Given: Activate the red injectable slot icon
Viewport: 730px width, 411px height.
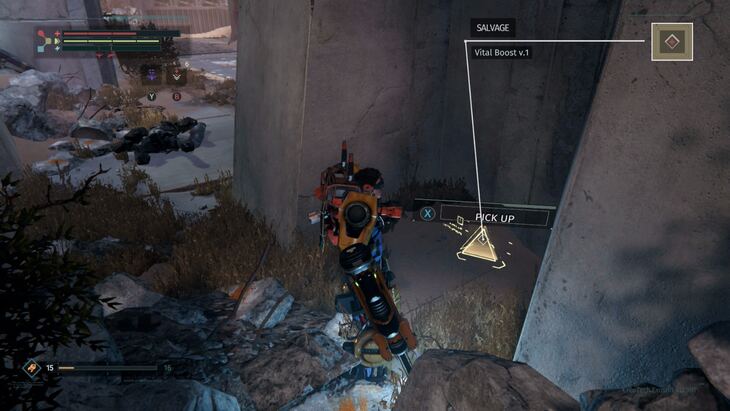Looking at the screenshot, I should tap(177, 73).
